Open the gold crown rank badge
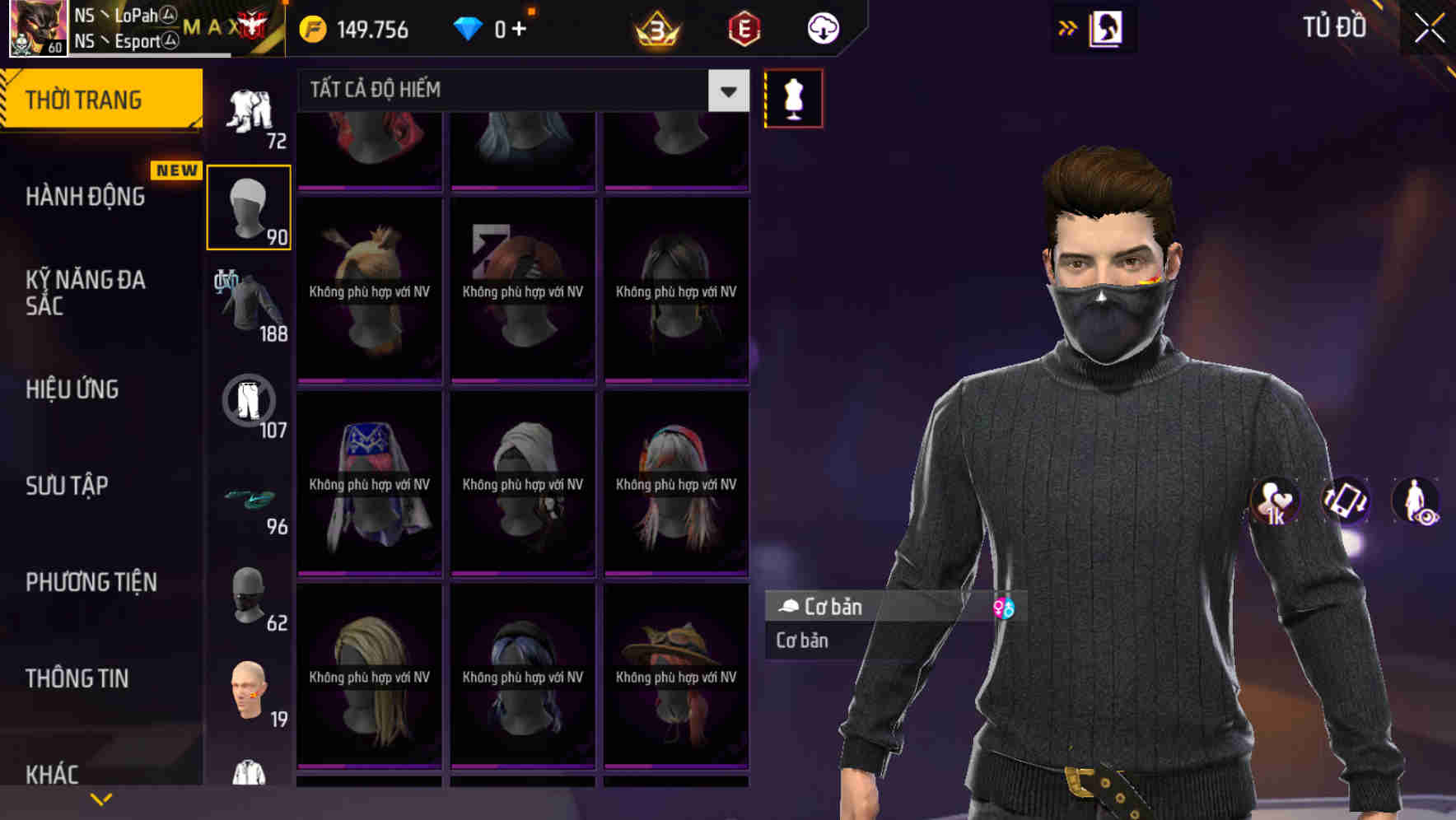The image size is (1456, 820). 655,29
